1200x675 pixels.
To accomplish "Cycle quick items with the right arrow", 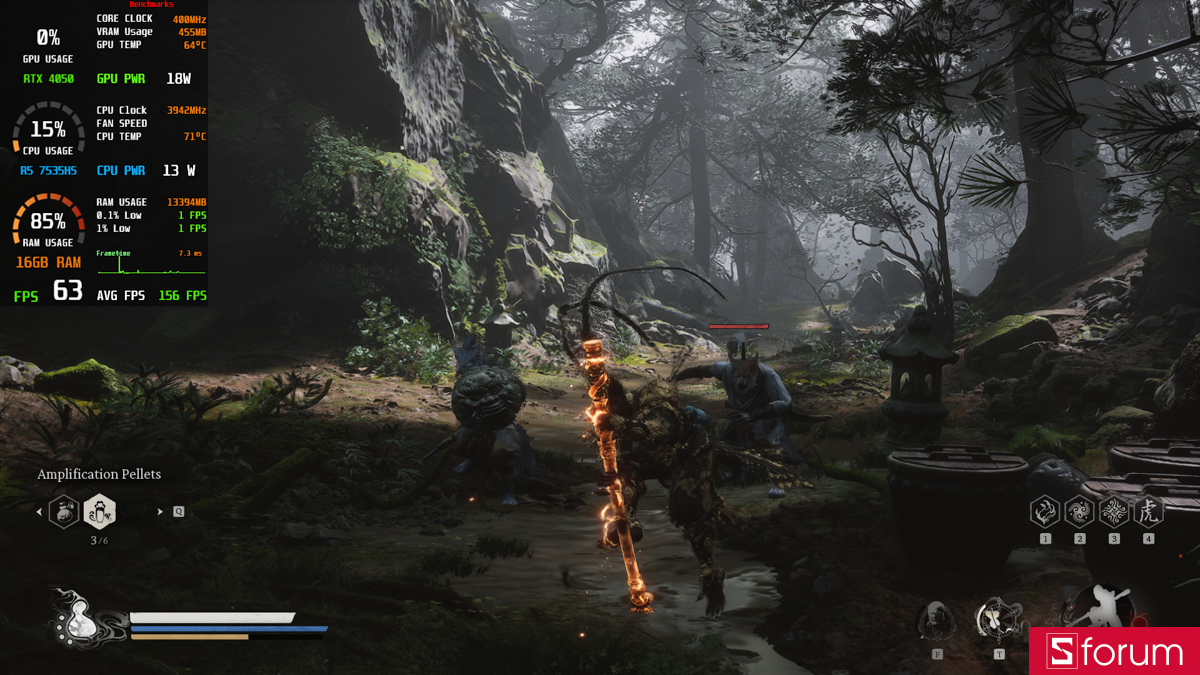I will [x=160, y=512].
